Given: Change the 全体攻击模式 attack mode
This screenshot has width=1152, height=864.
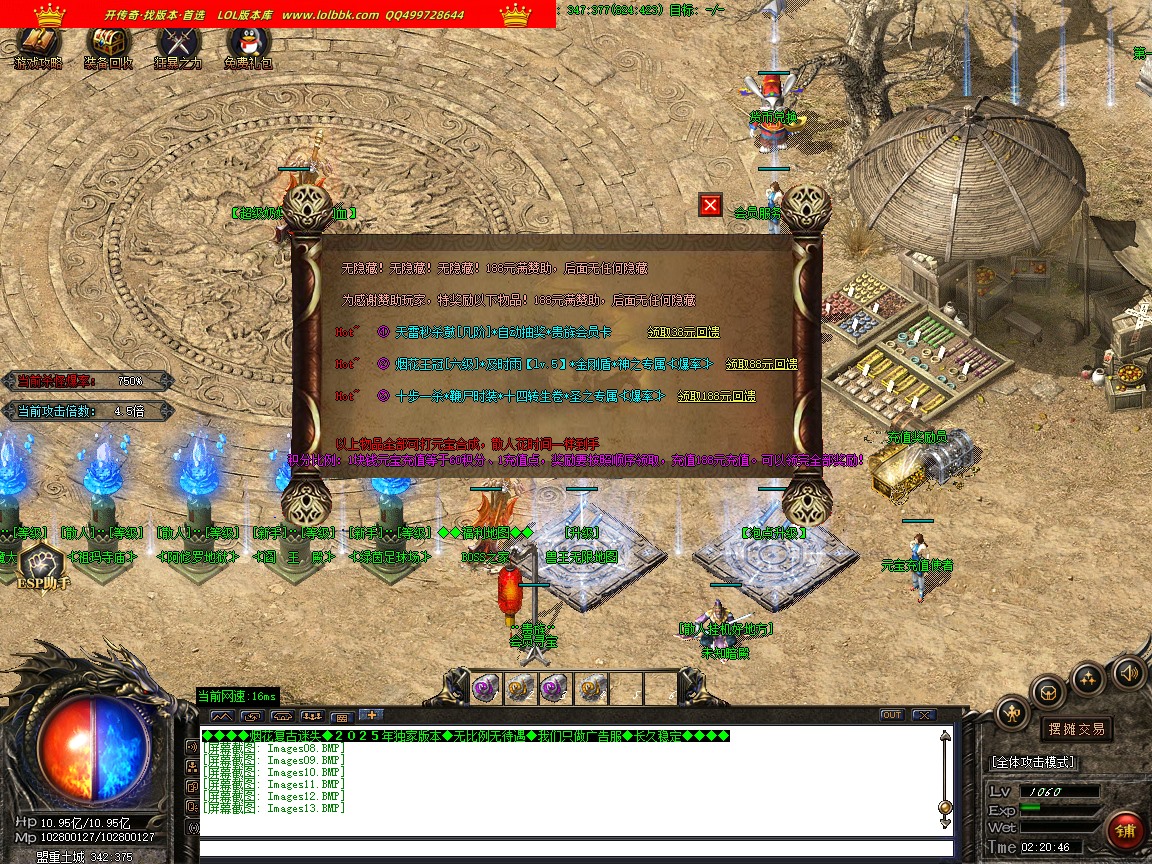Looking at the screenshot, I should coord(1033,762).
